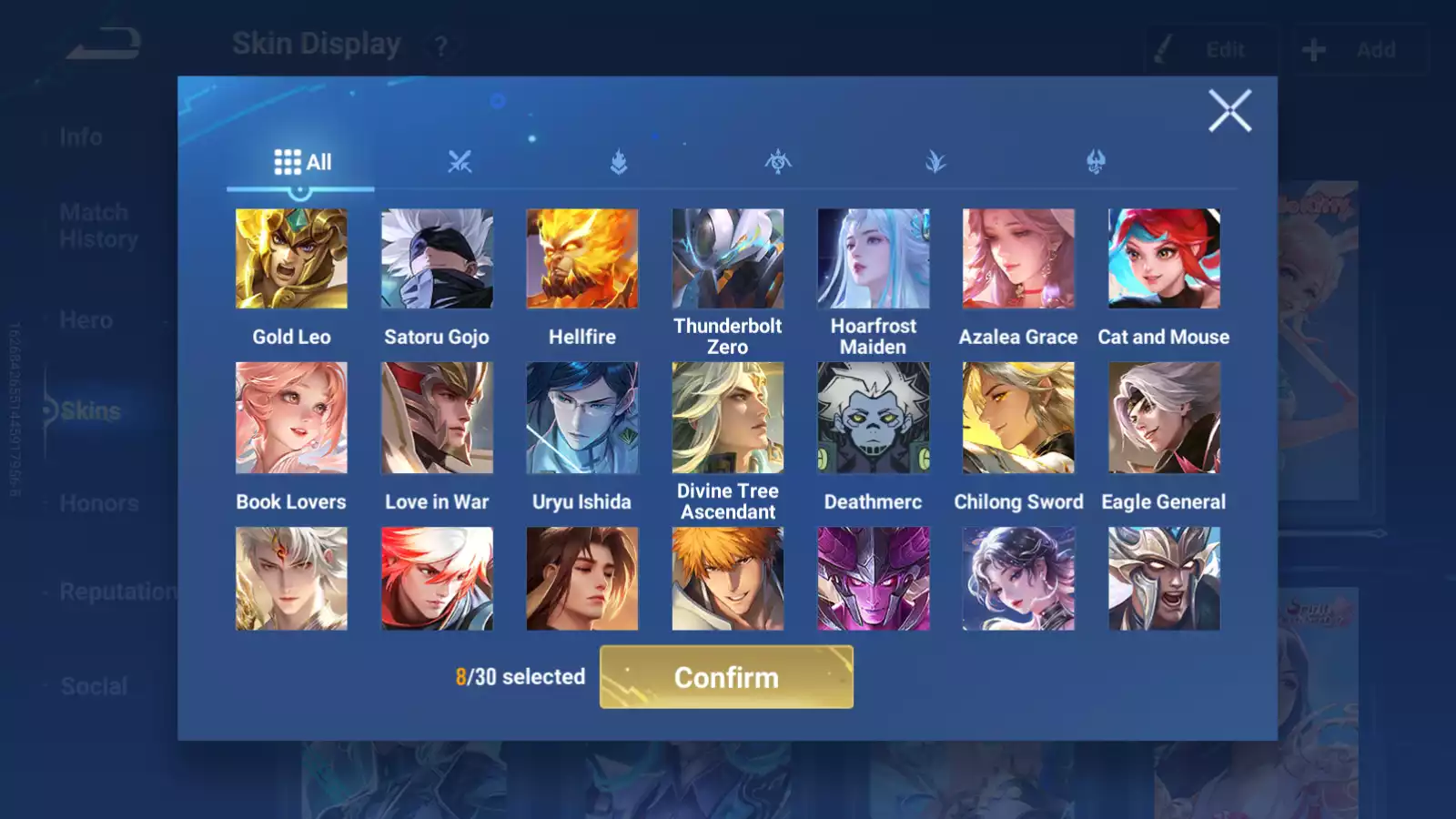1456x819 pixels.
Task: Select the orange spiky-haired character skin
Action: pos(728,579)
